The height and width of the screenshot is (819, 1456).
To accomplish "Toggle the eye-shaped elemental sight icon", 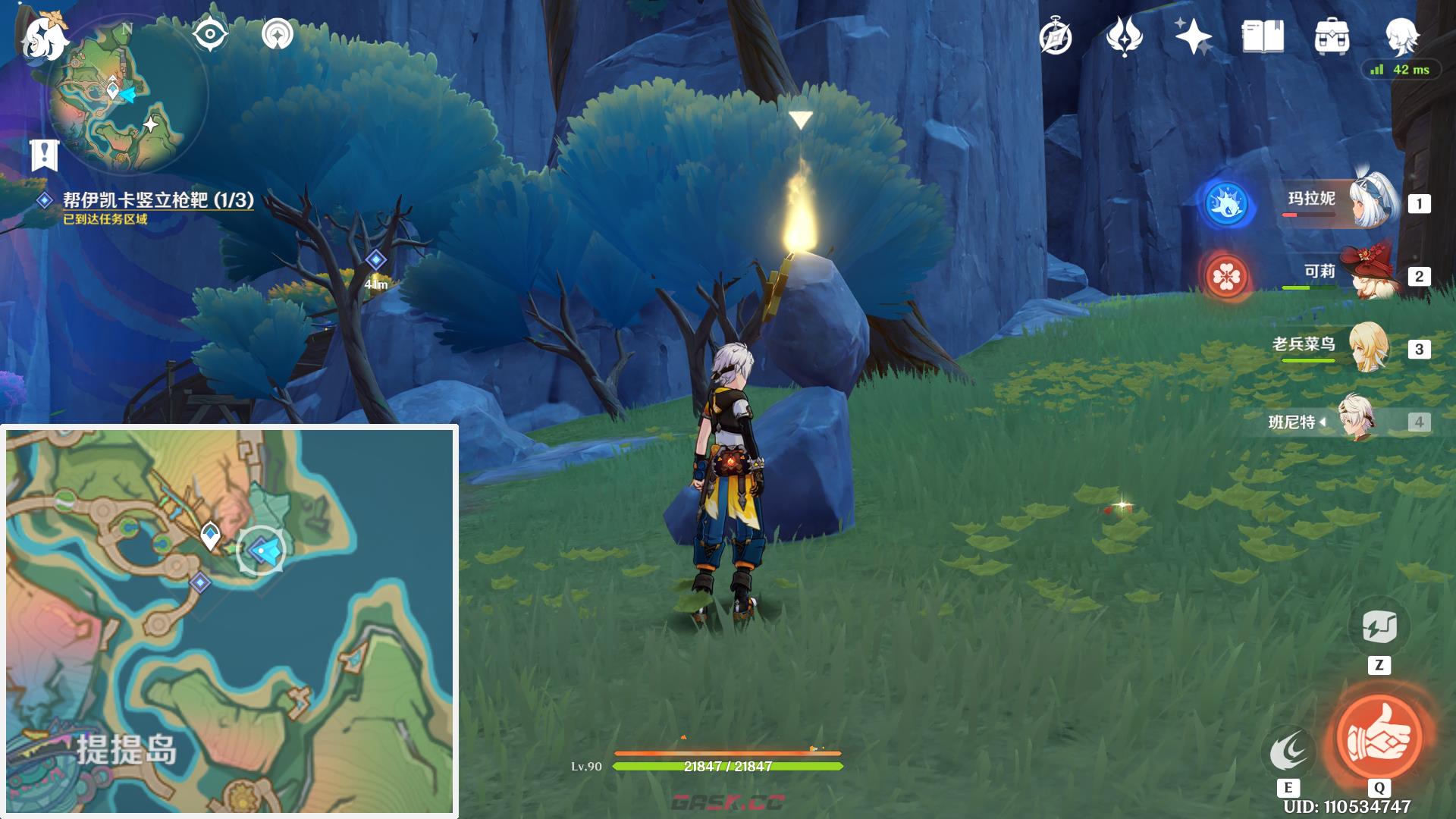I will (210, 34).
